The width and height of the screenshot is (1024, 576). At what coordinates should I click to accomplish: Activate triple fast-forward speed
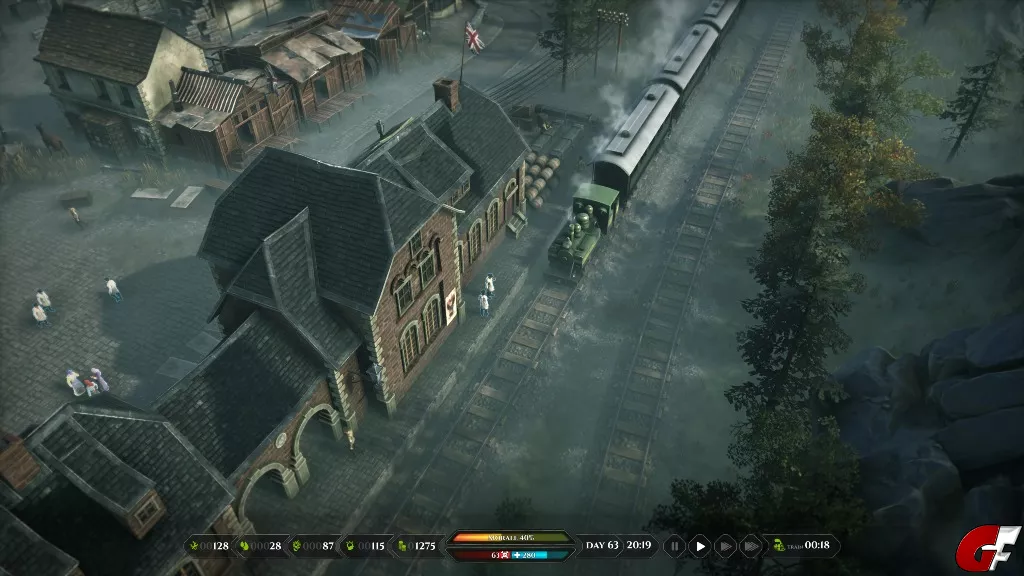(x=749, y=546)
